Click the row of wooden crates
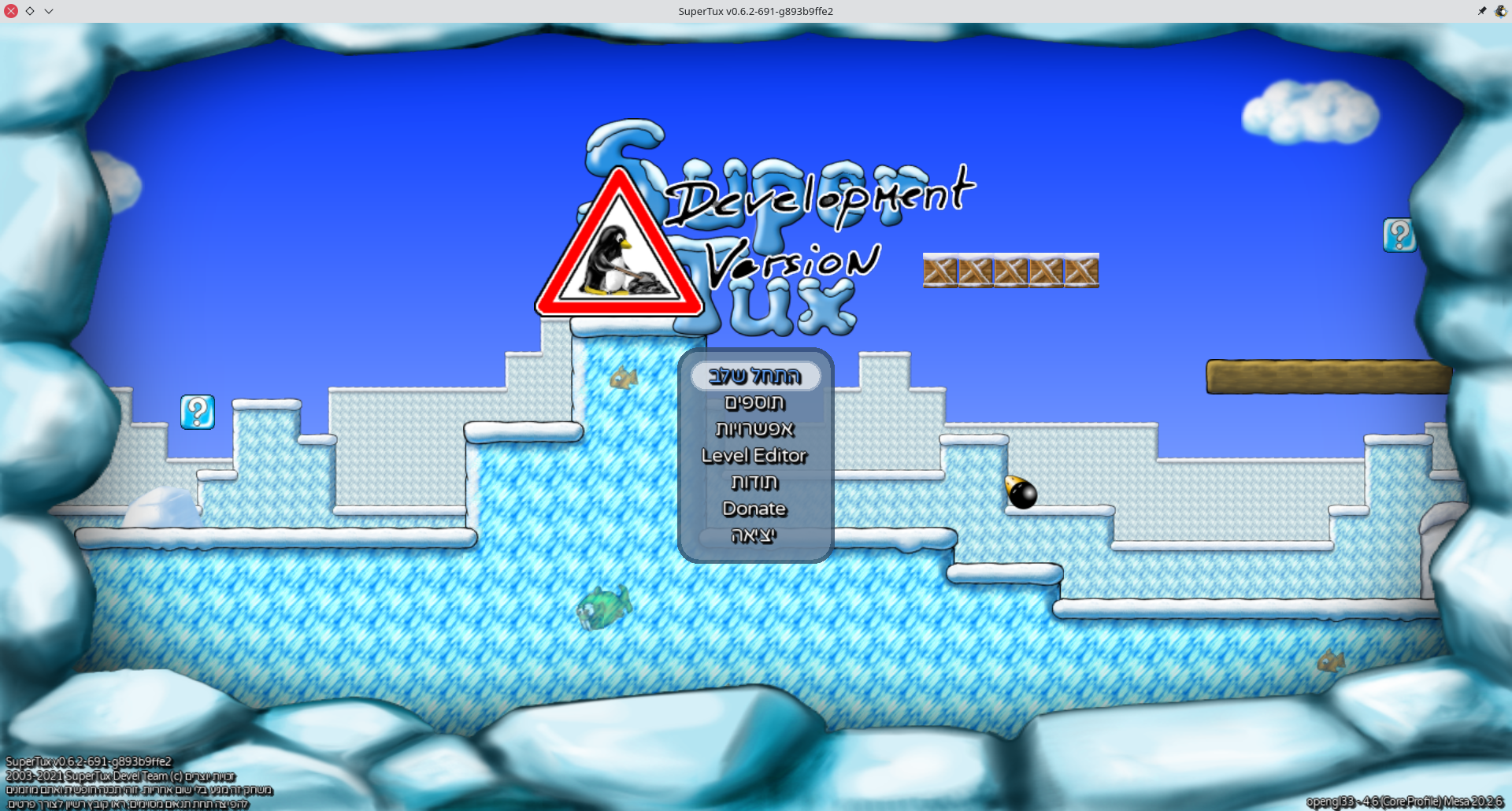1512x811 pixels. (1011, 271)
